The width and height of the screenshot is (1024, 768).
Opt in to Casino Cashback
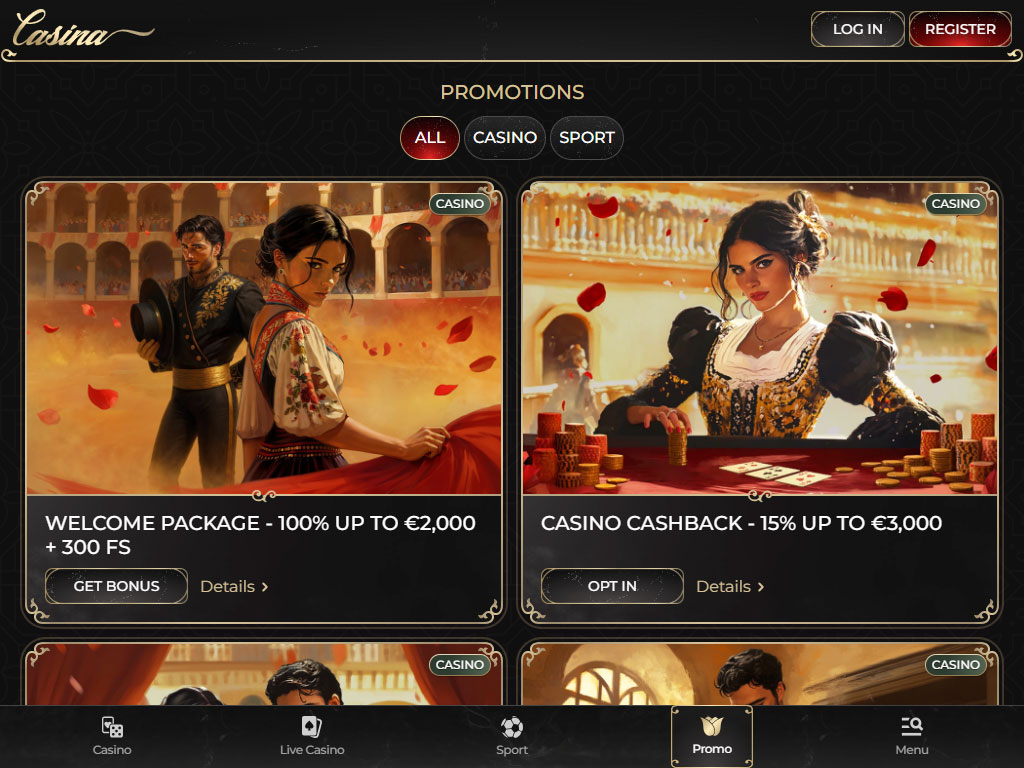pyautogui.click(x=612, y=586)
